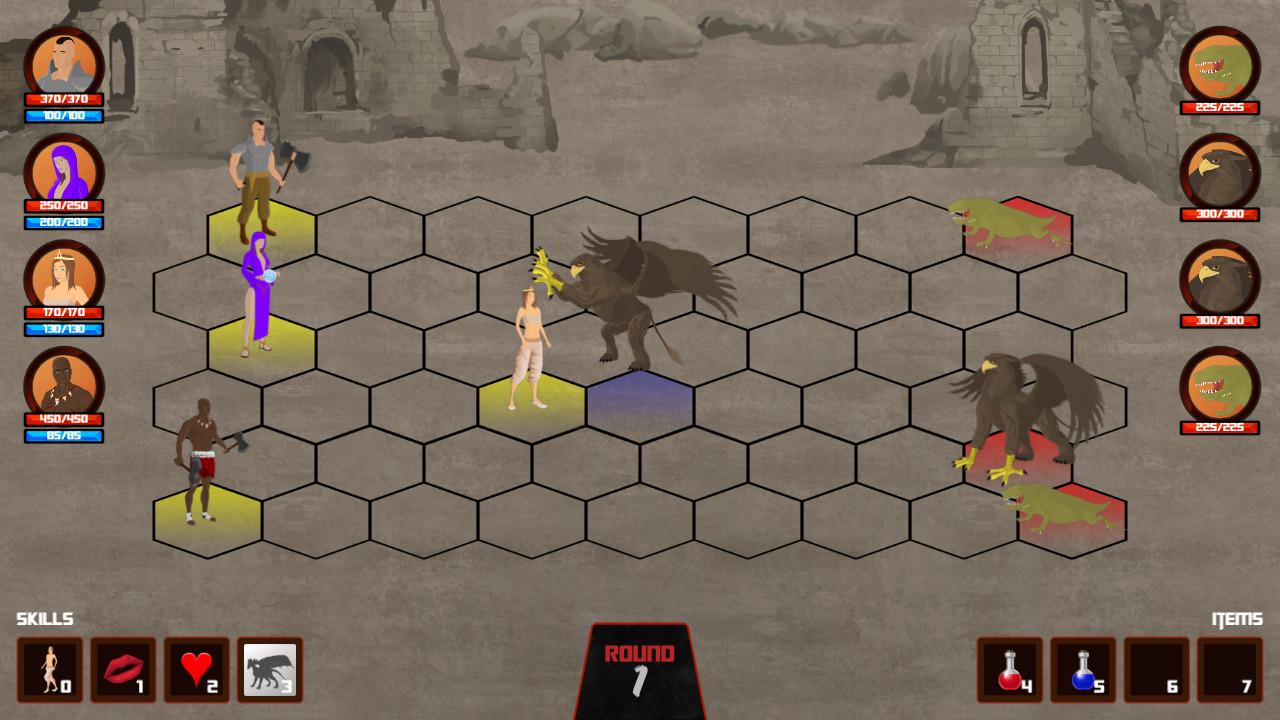Select the bottom lizard enemy portrait
1280x720 pixels.
pos(1220,390)
